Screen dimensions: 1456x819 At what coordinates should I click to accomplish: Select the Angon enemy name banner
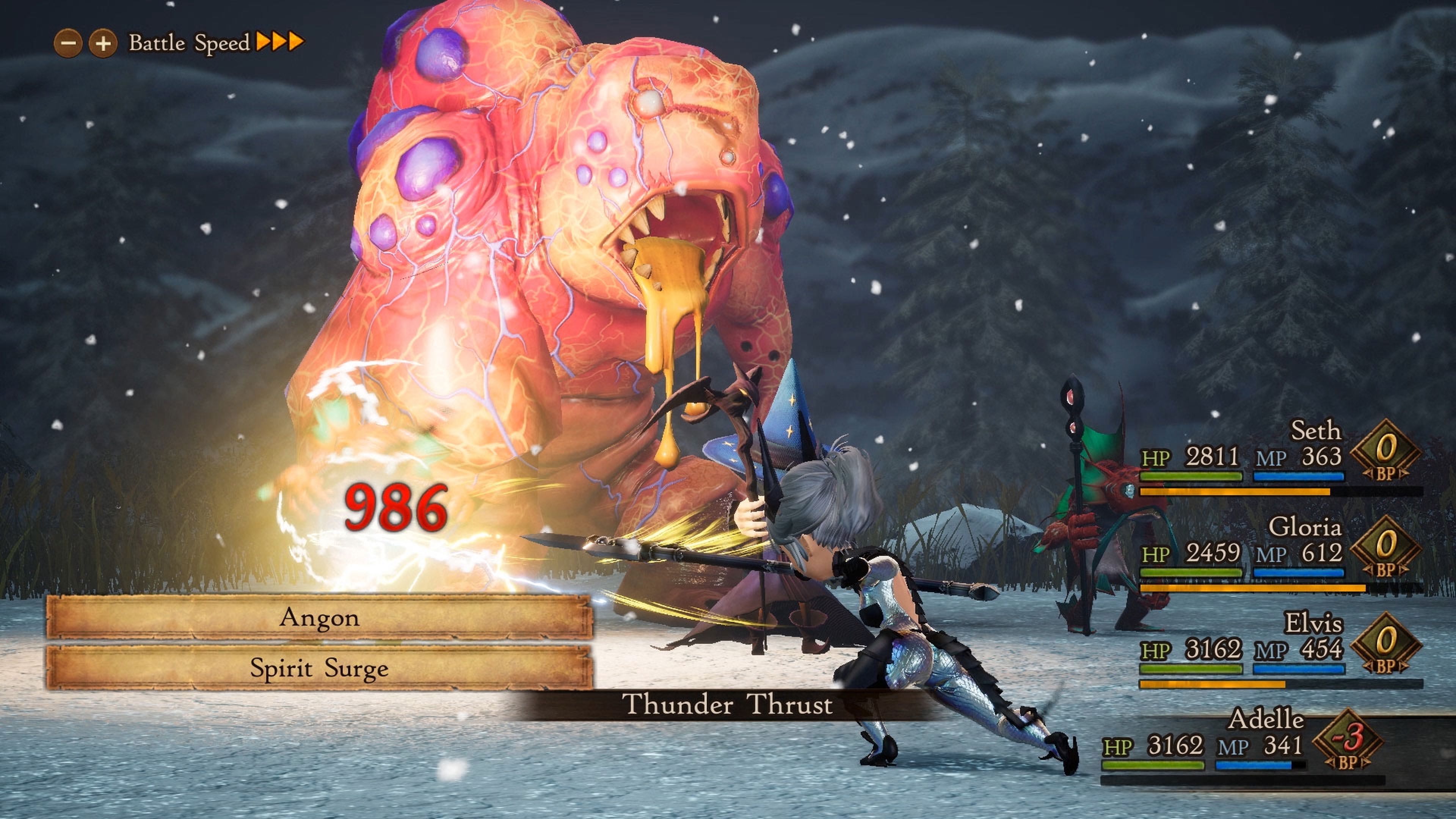[x=319, y=619]
